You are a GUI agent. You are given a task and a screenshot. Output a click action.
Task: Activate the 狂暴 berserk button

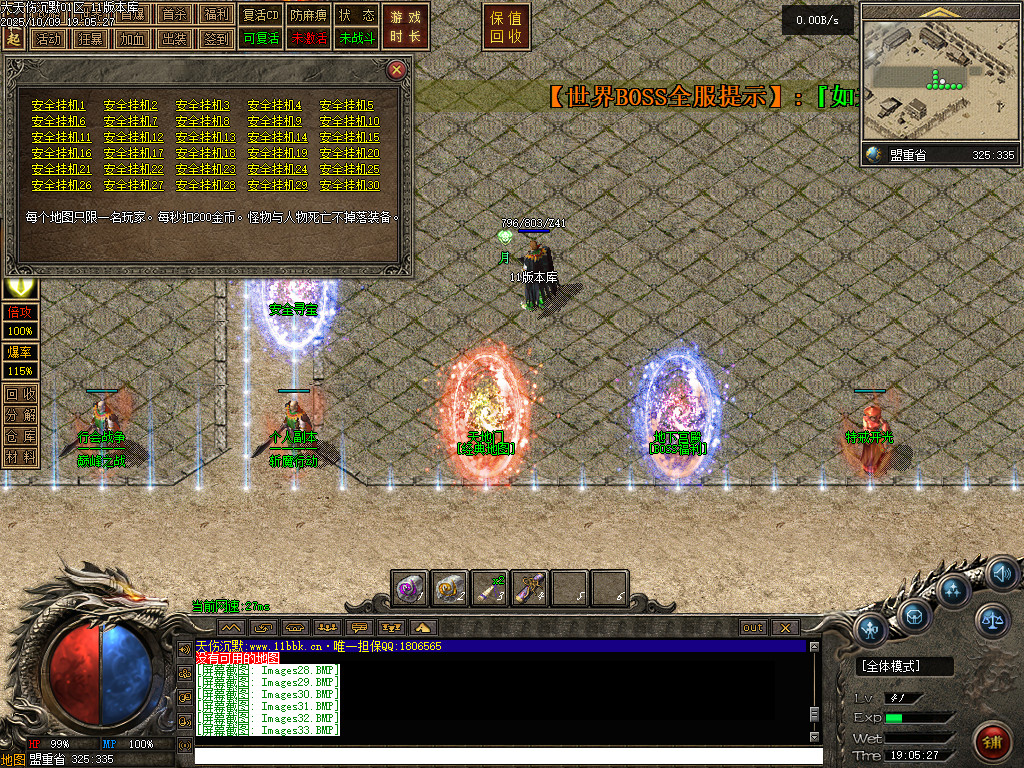click(x=90, y=39)
